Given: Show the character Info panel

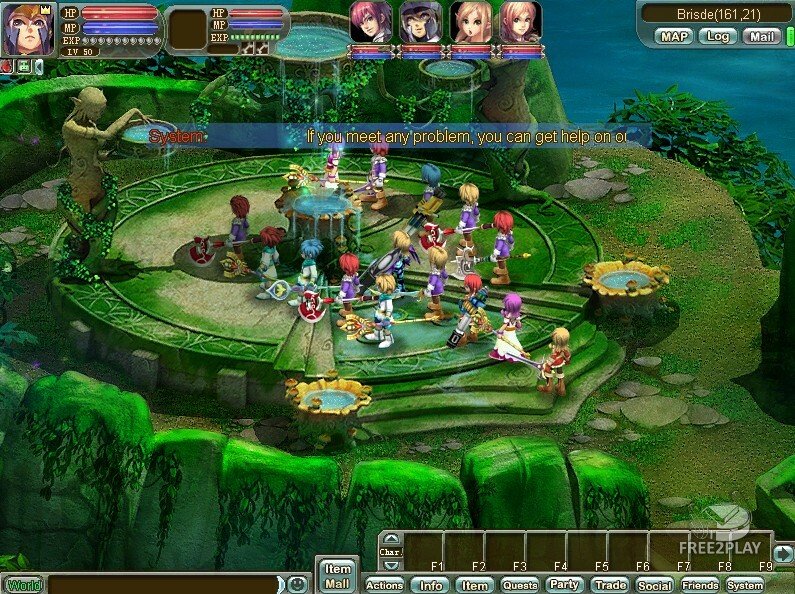Looking at the screenshot, I should coord(431,585).
